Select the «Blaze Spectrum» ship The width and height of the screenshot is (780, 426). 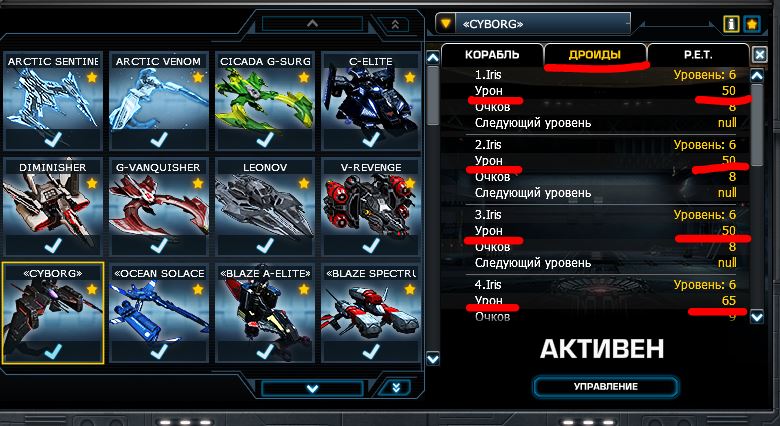tap(371, 315)
